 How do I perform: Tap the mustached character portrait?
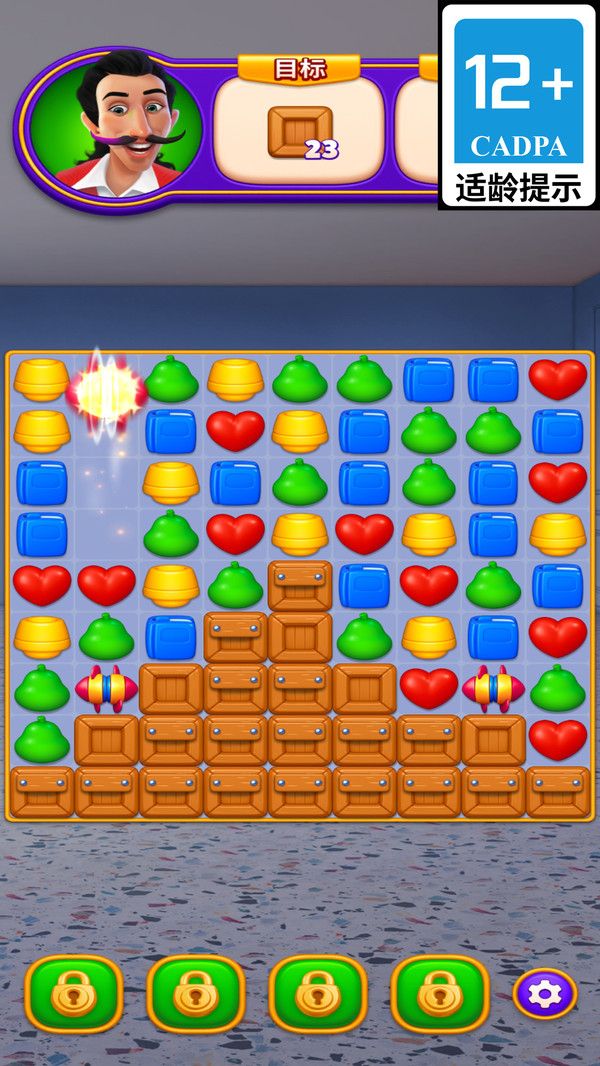115,127
